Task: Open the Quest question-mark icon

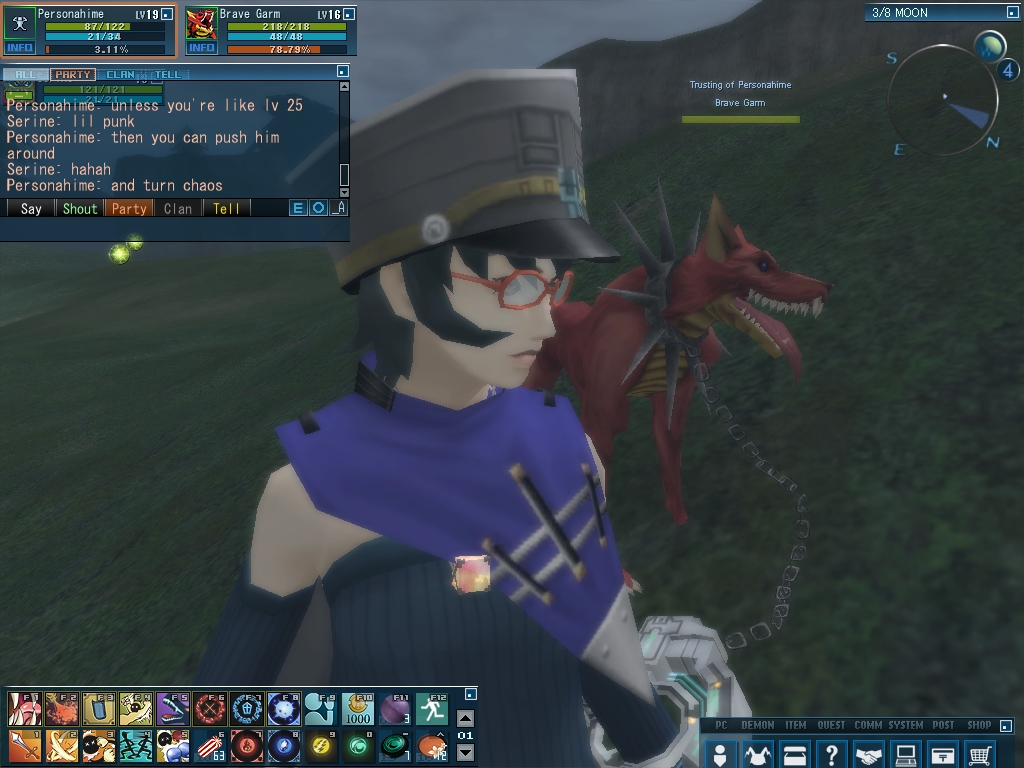Action: [x=831, y=754]
